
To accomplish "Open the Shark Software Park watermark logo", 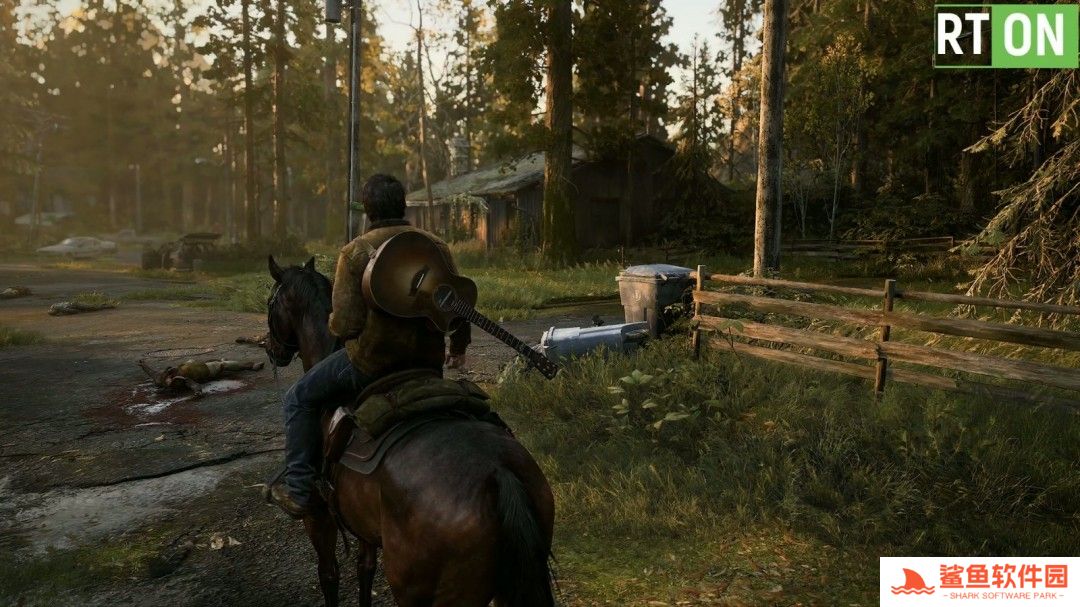I will 979,581.
